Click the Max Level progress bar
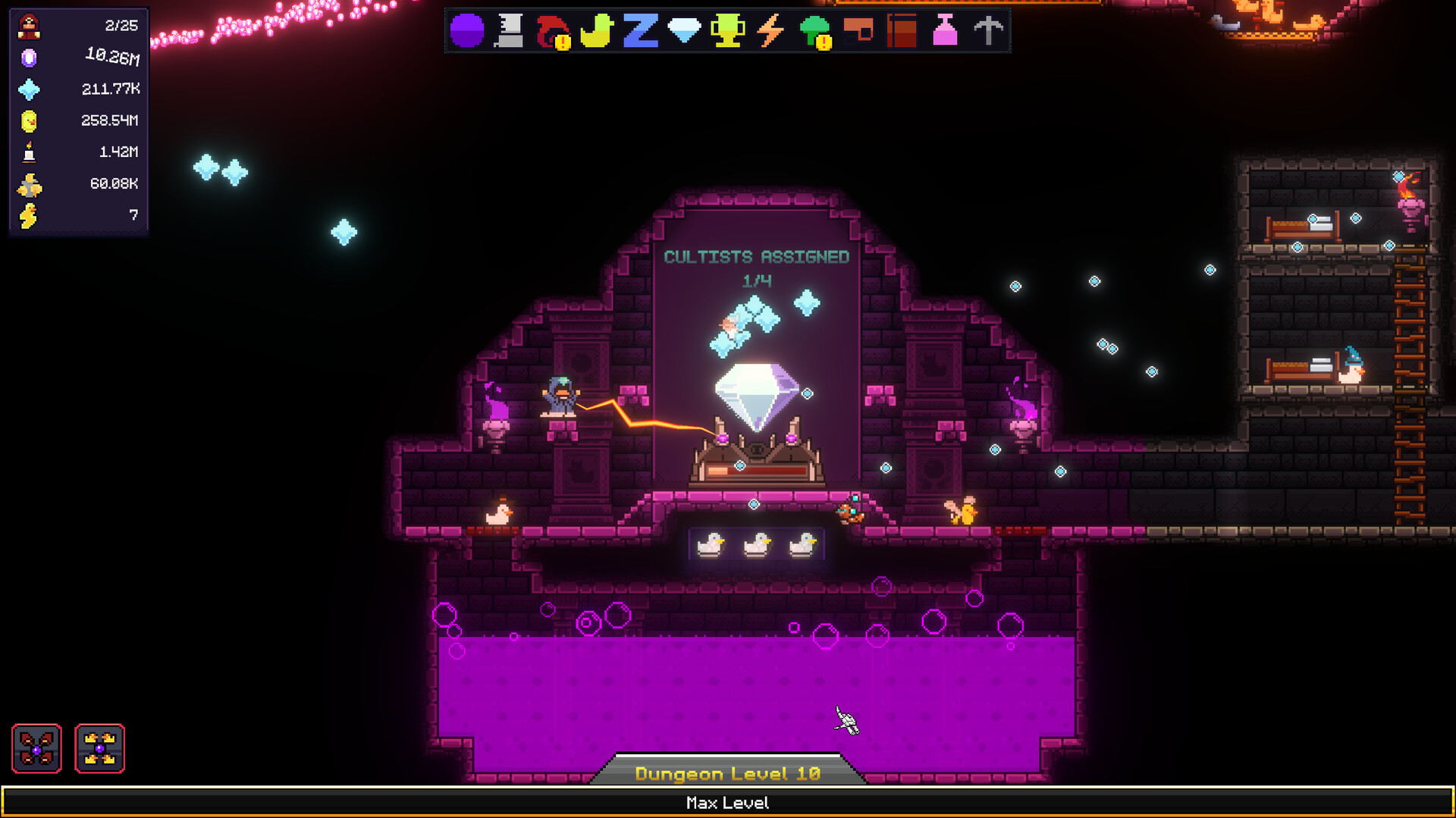The width and height of the screenshot is (1456, 818). [727, 802]
